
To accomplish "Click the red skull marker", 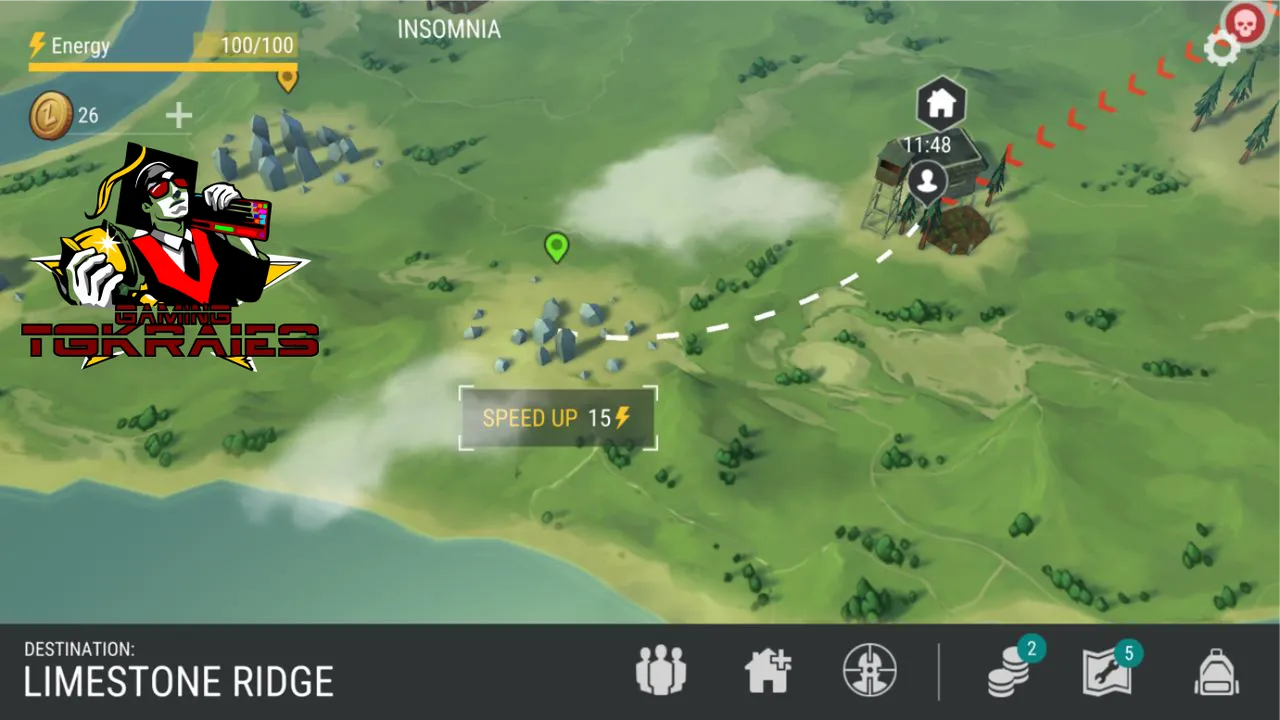I will pyautogui.click(x=1244, y=21).
